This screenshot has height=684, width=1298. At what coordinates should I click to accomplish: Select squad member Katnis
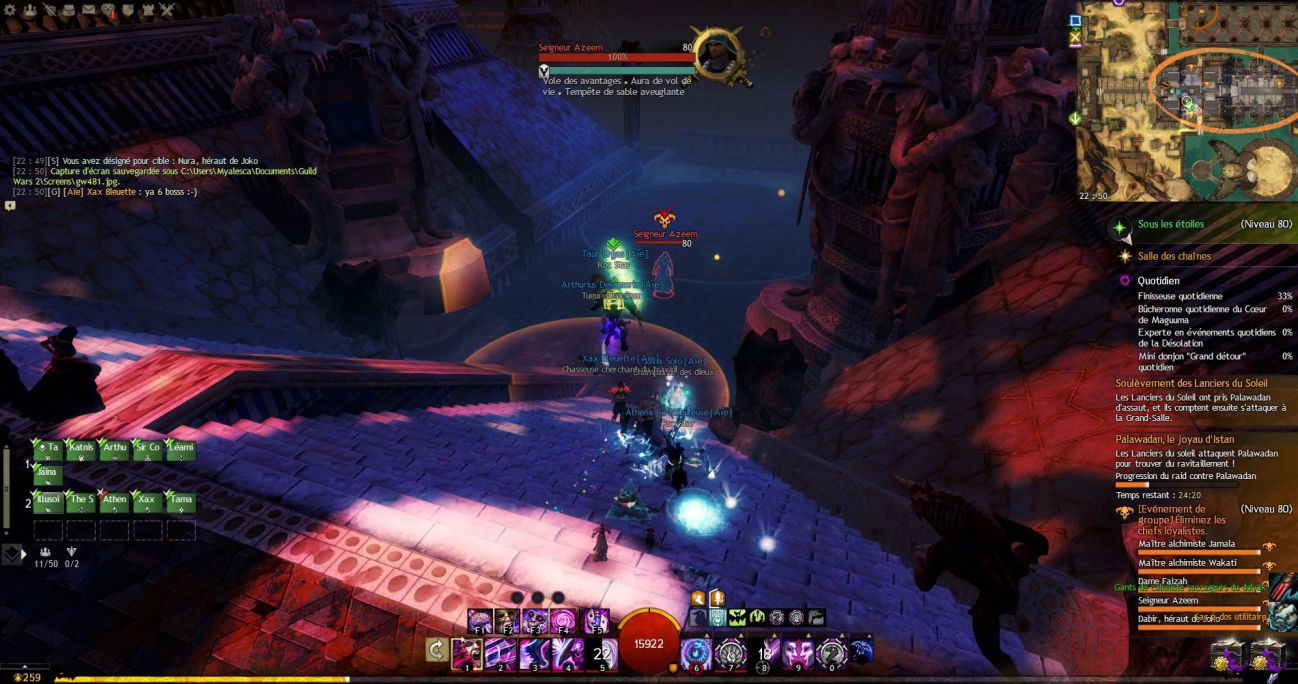[x=80, y=450]
